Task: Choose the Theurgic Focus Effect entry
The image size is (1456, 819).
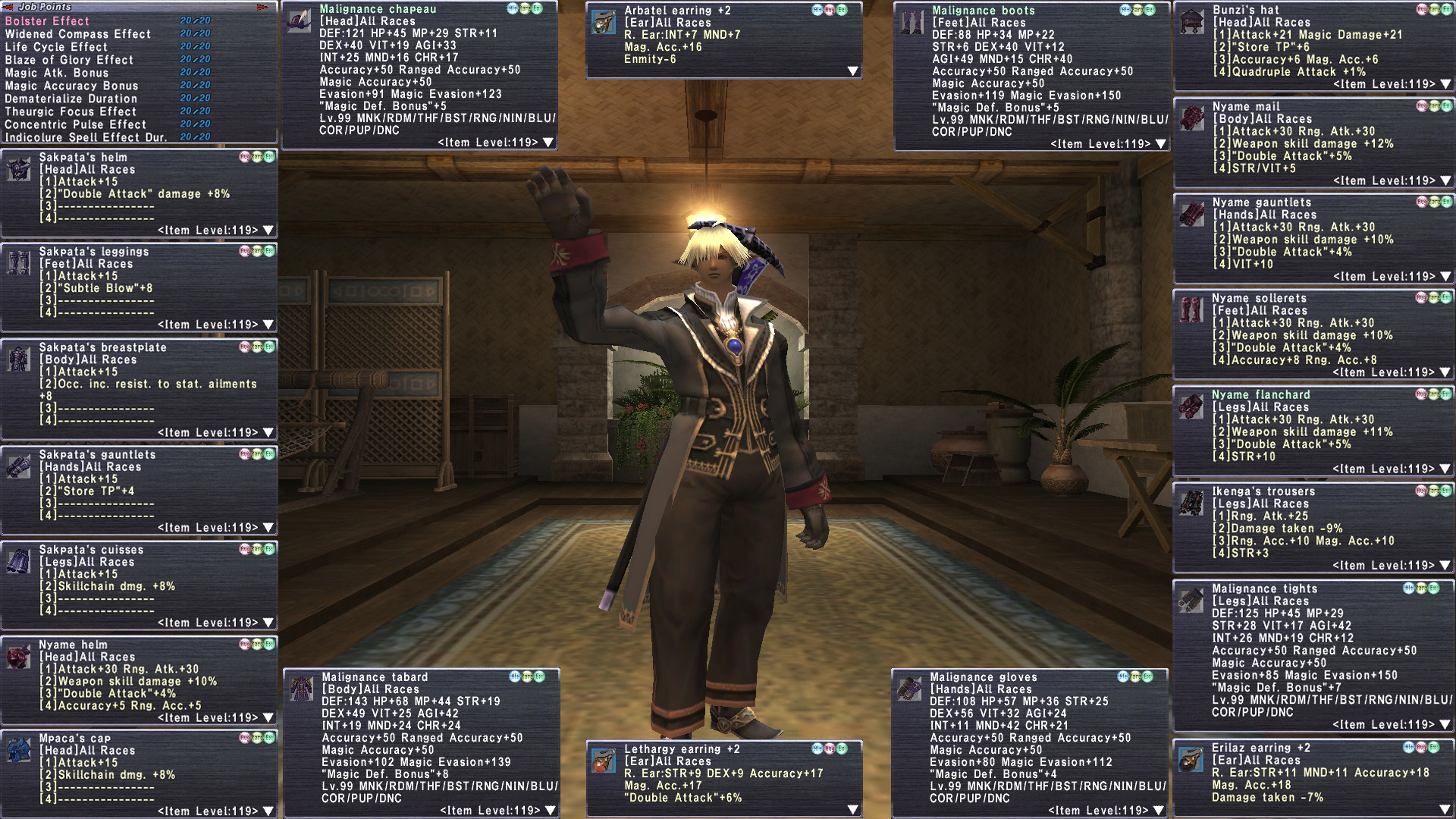Action: point(71,111)
